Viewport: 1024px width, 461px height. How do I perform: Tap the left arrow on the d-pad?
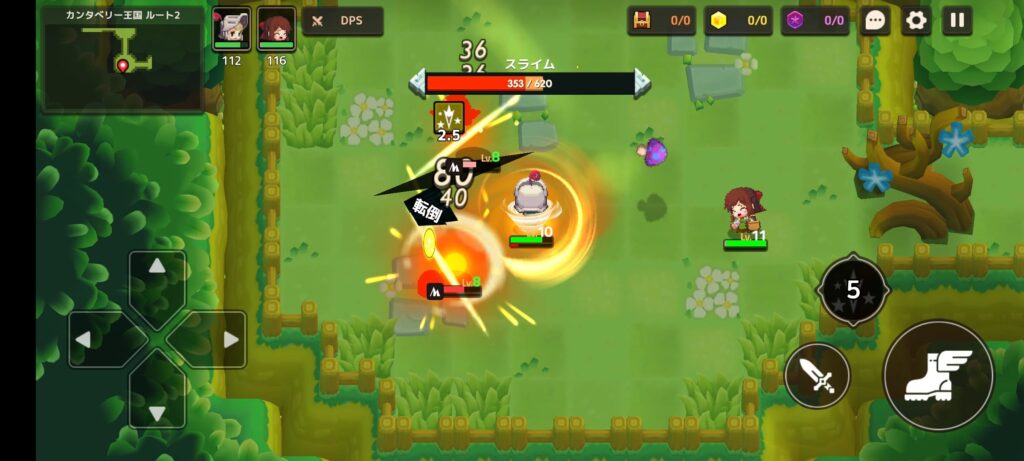[91, 339]
